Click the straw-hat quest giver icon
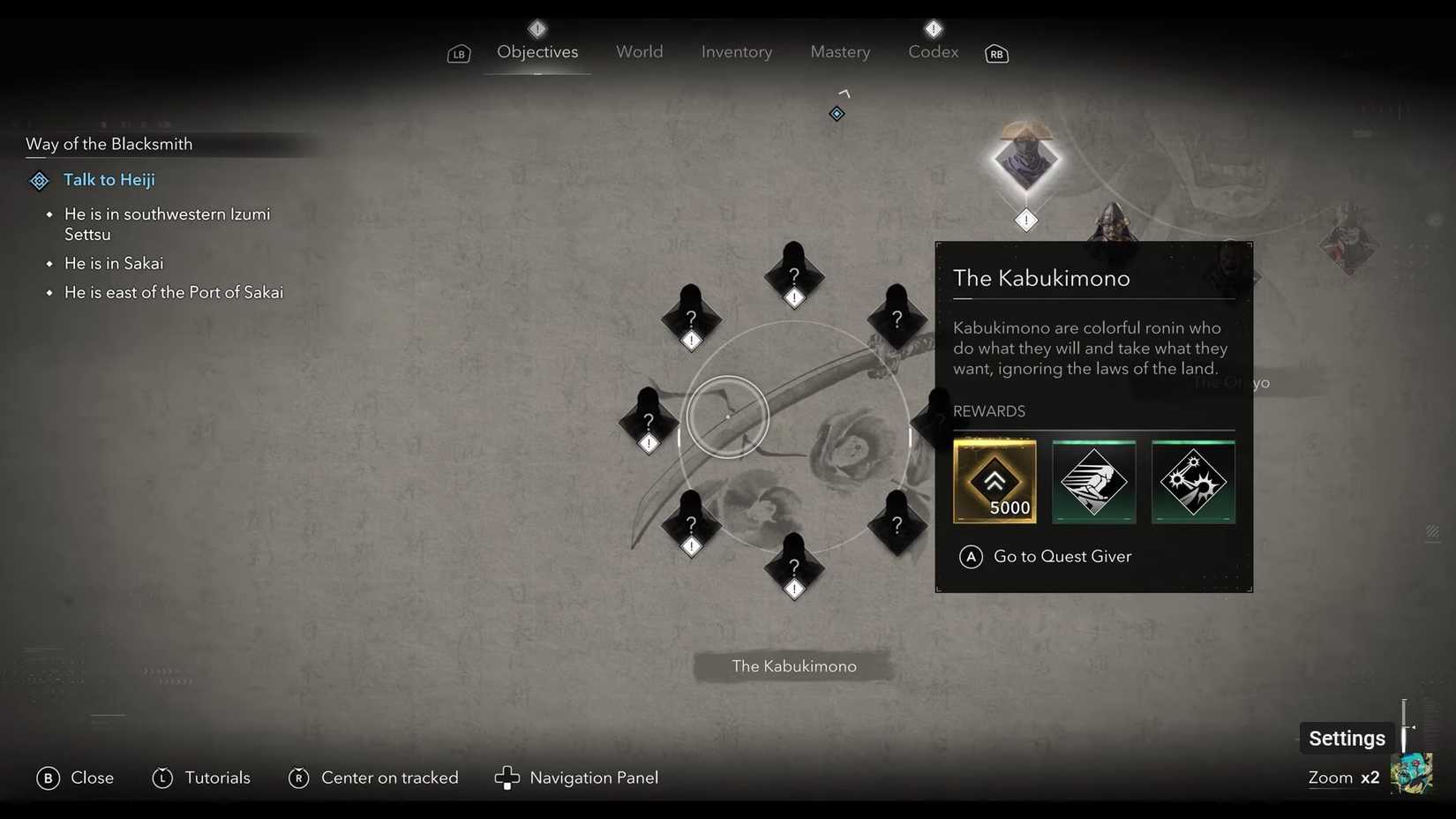The height and width of the screenshot is (819, 1456). coord(1025,163)
